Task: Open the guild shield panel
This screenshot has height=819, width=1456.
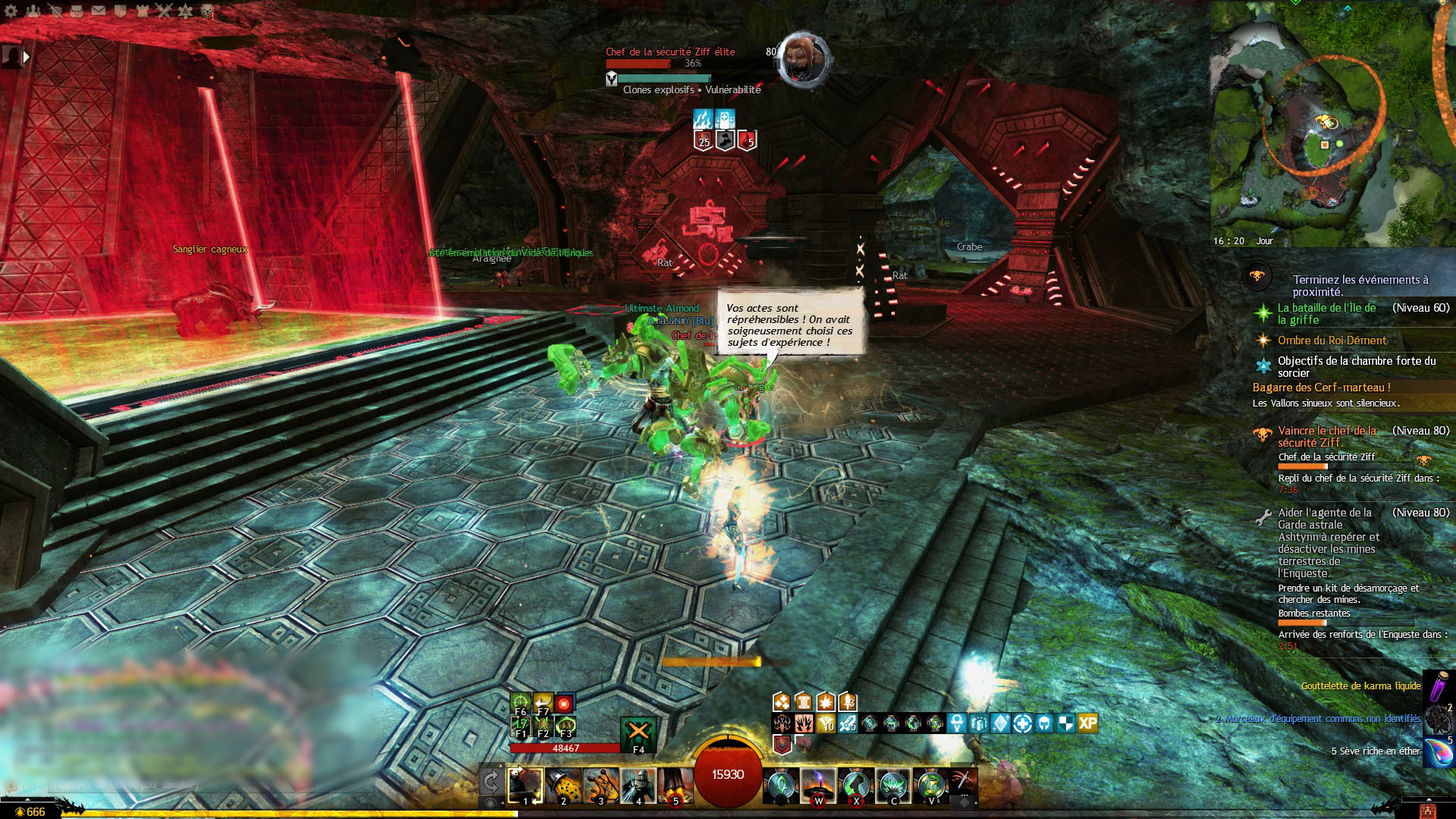Action: (x=120, y=11)
